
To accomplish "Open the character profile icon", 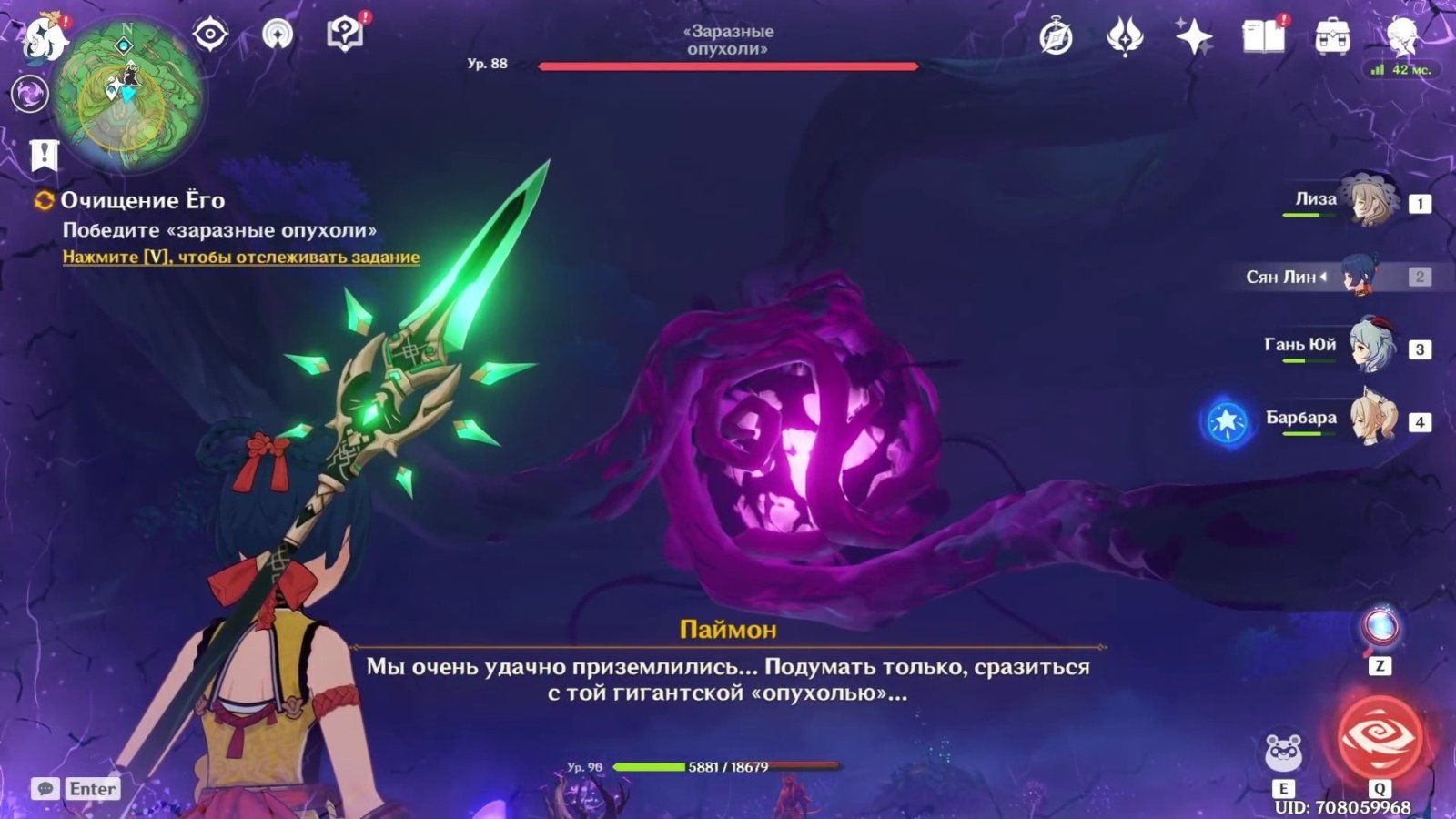I will click(x=1401, y=36).
